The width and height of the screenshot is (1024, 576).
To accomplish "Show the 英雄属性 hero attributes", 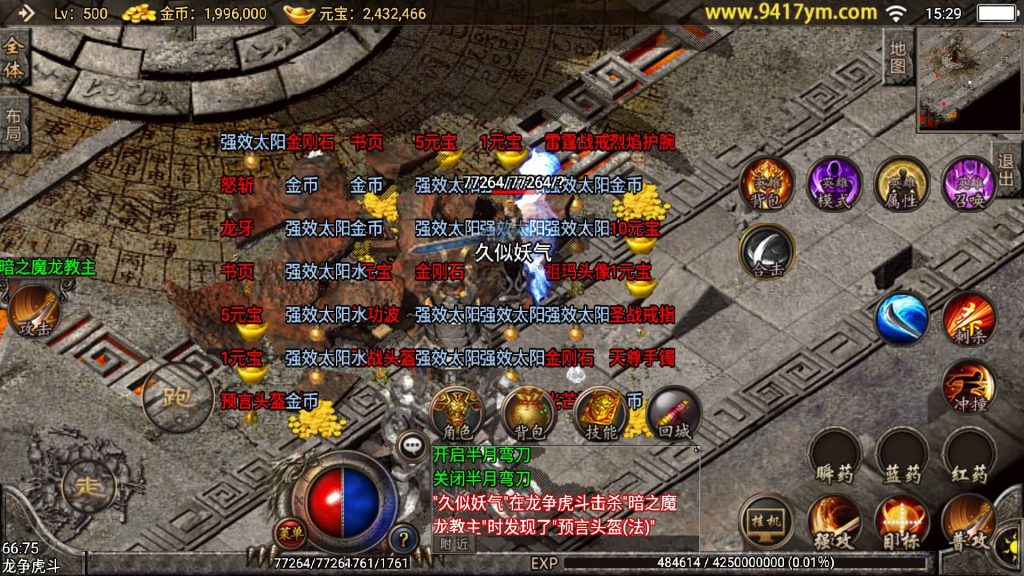I will 901,183.
